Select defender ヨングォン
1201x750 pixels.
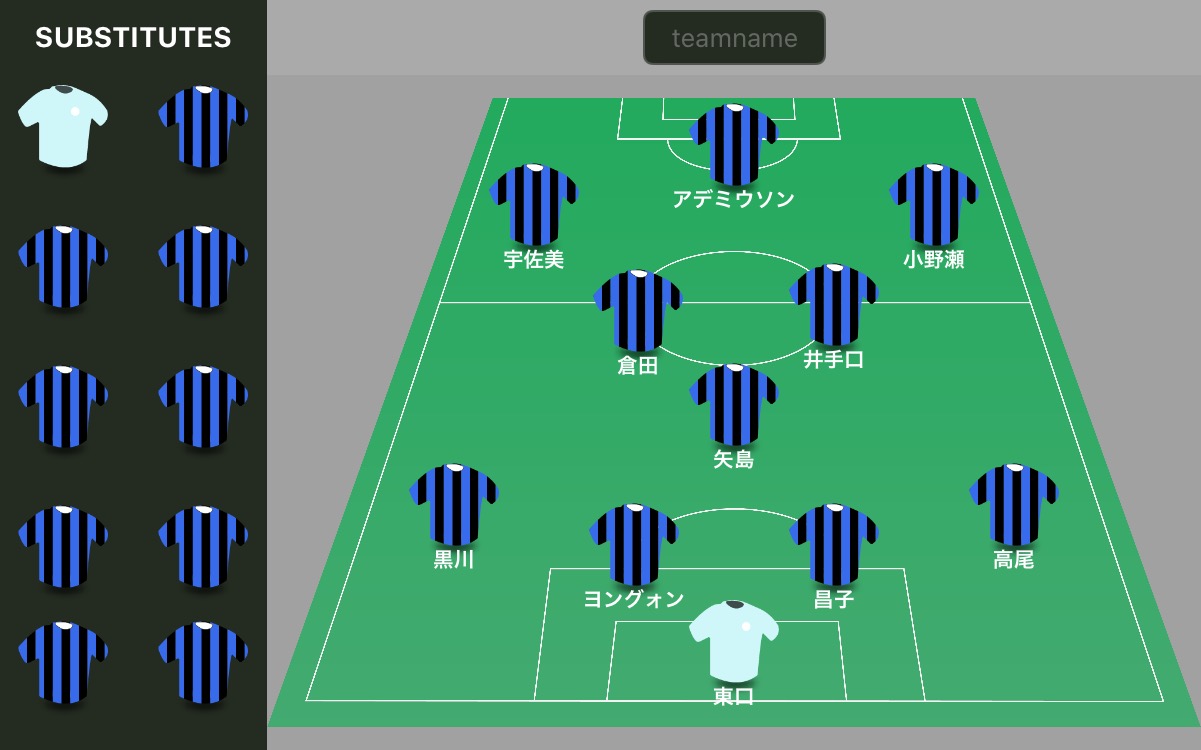tap(634, 545)
